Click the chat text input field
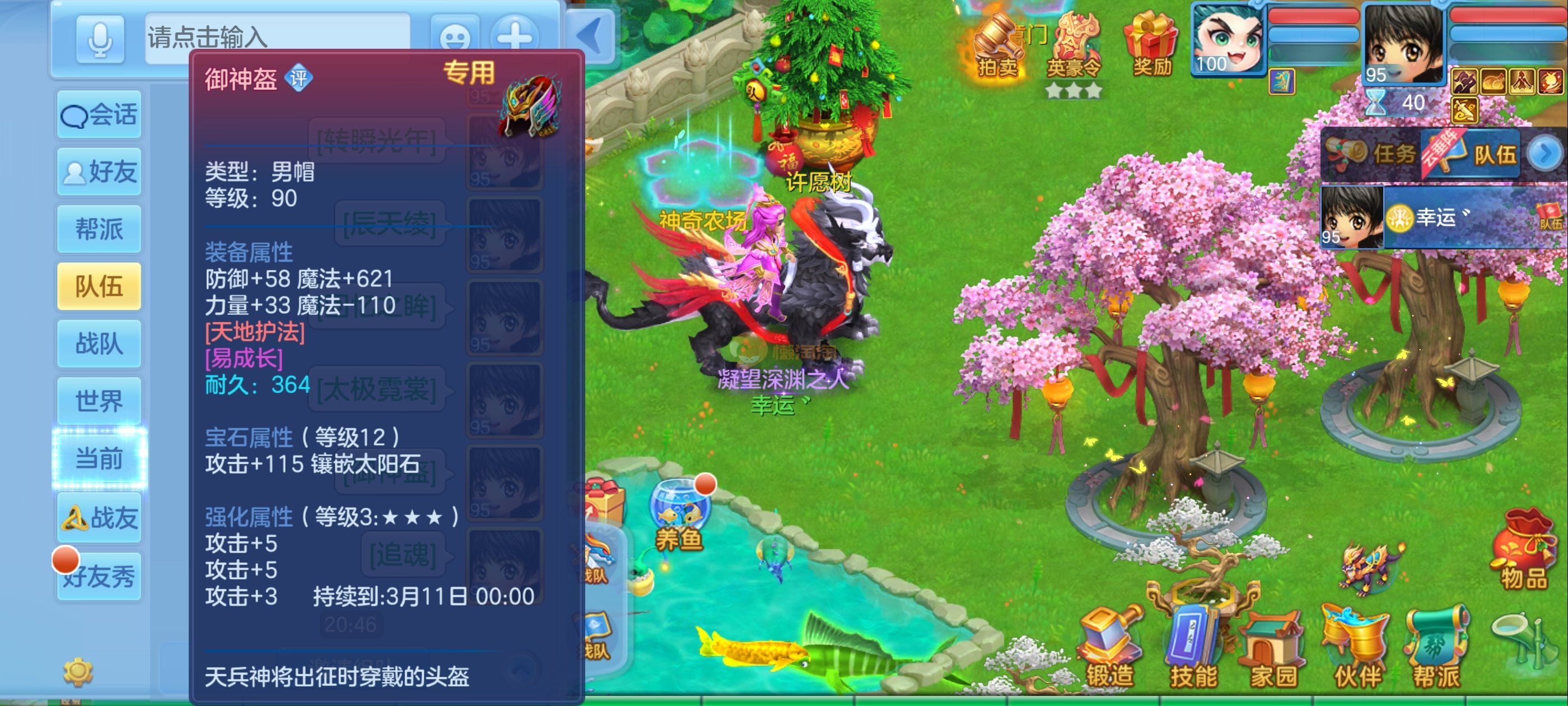Viewport: 1568px width, 706px height. point(277,36)
